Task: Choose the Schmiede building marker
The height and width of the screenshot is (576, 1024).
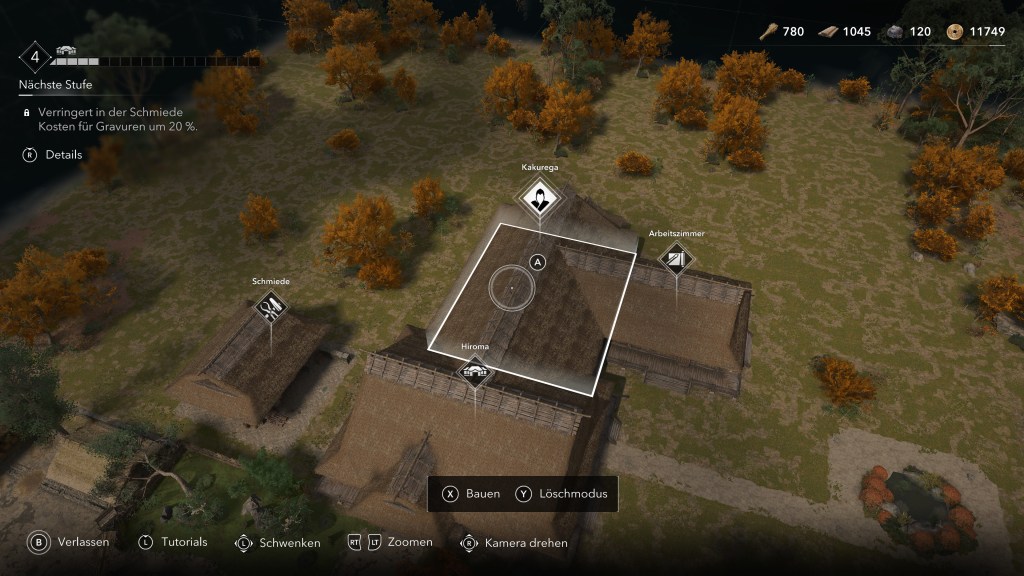Action: tap(270, 307)
